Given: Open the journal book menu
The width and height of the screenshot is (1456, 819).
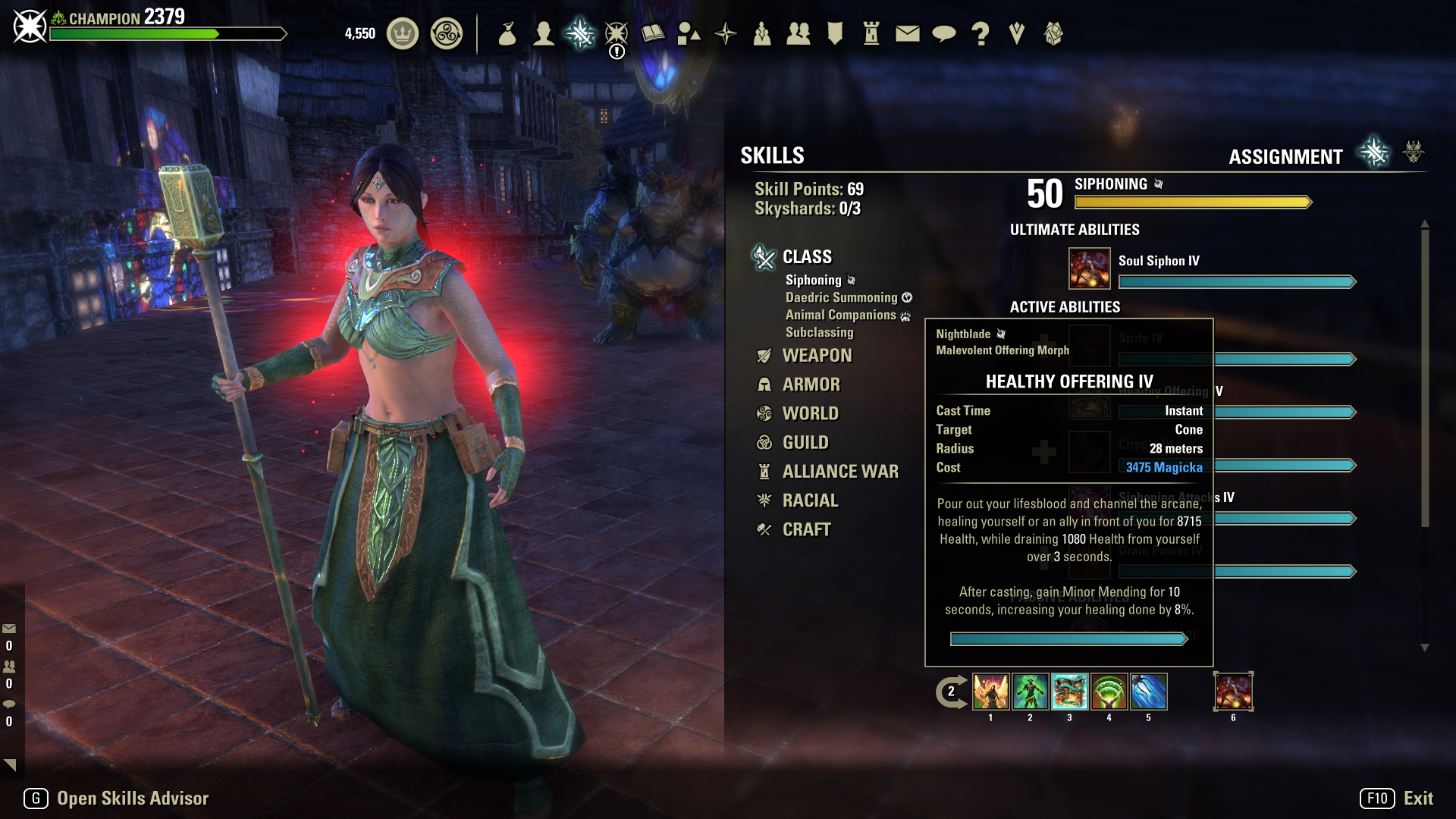Looking at the screenshot, I should coord(652,33).
